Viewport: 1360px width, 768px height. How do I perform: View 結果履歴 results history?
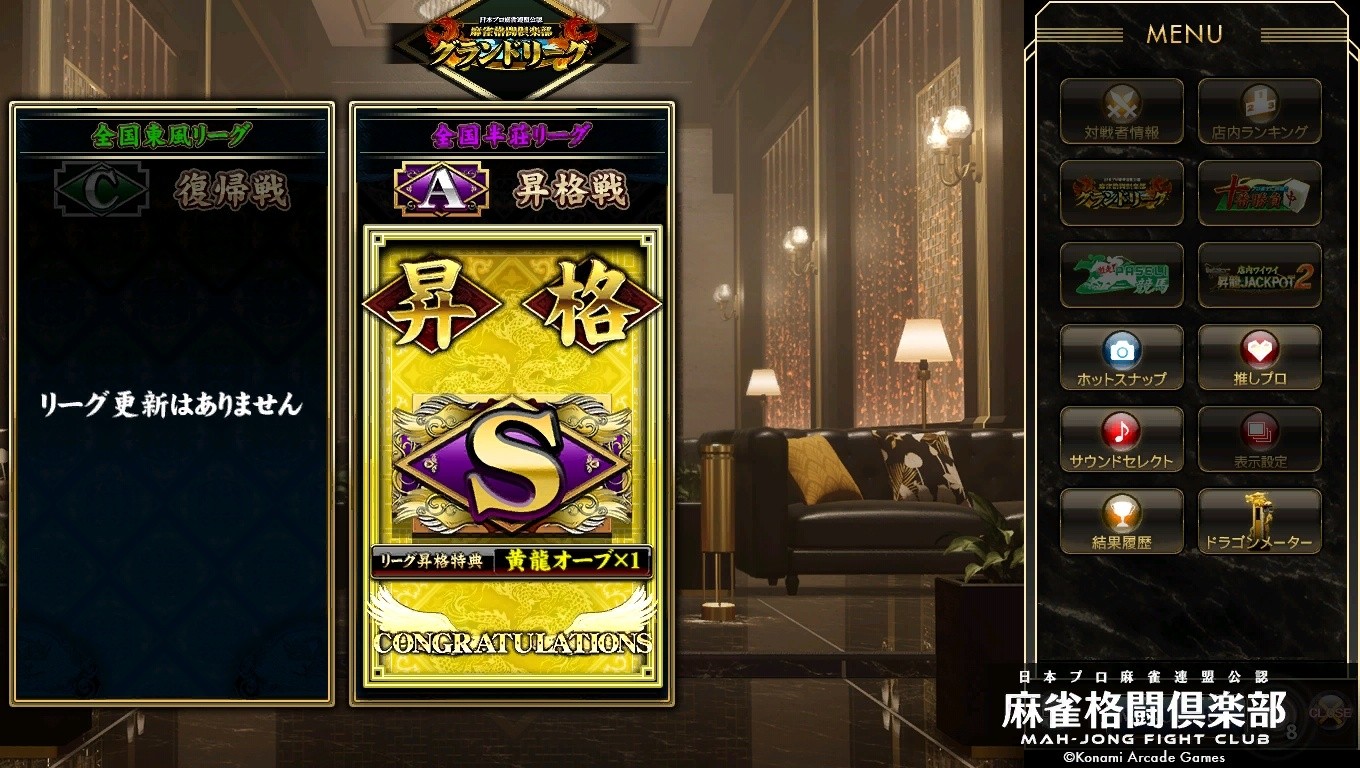(1121, 521)
